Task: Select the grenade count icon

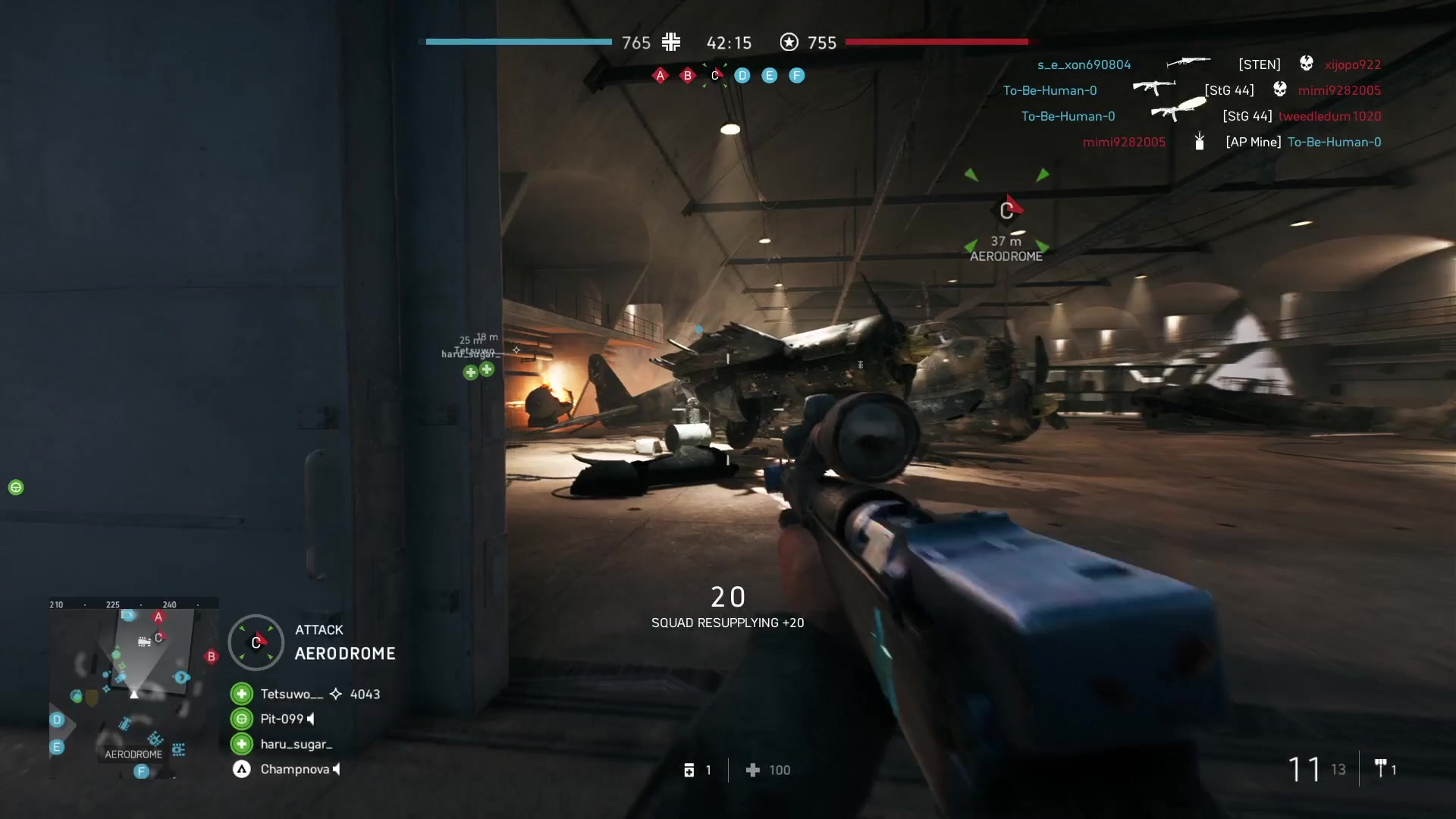Action: (x=1381, y=769)
